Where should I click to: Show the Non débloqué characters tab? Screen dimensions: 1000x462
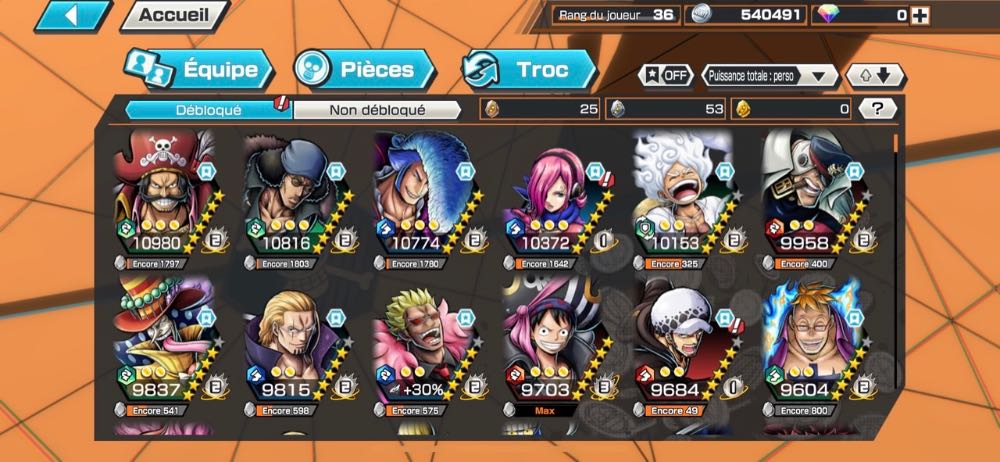[x=377, y=109]
